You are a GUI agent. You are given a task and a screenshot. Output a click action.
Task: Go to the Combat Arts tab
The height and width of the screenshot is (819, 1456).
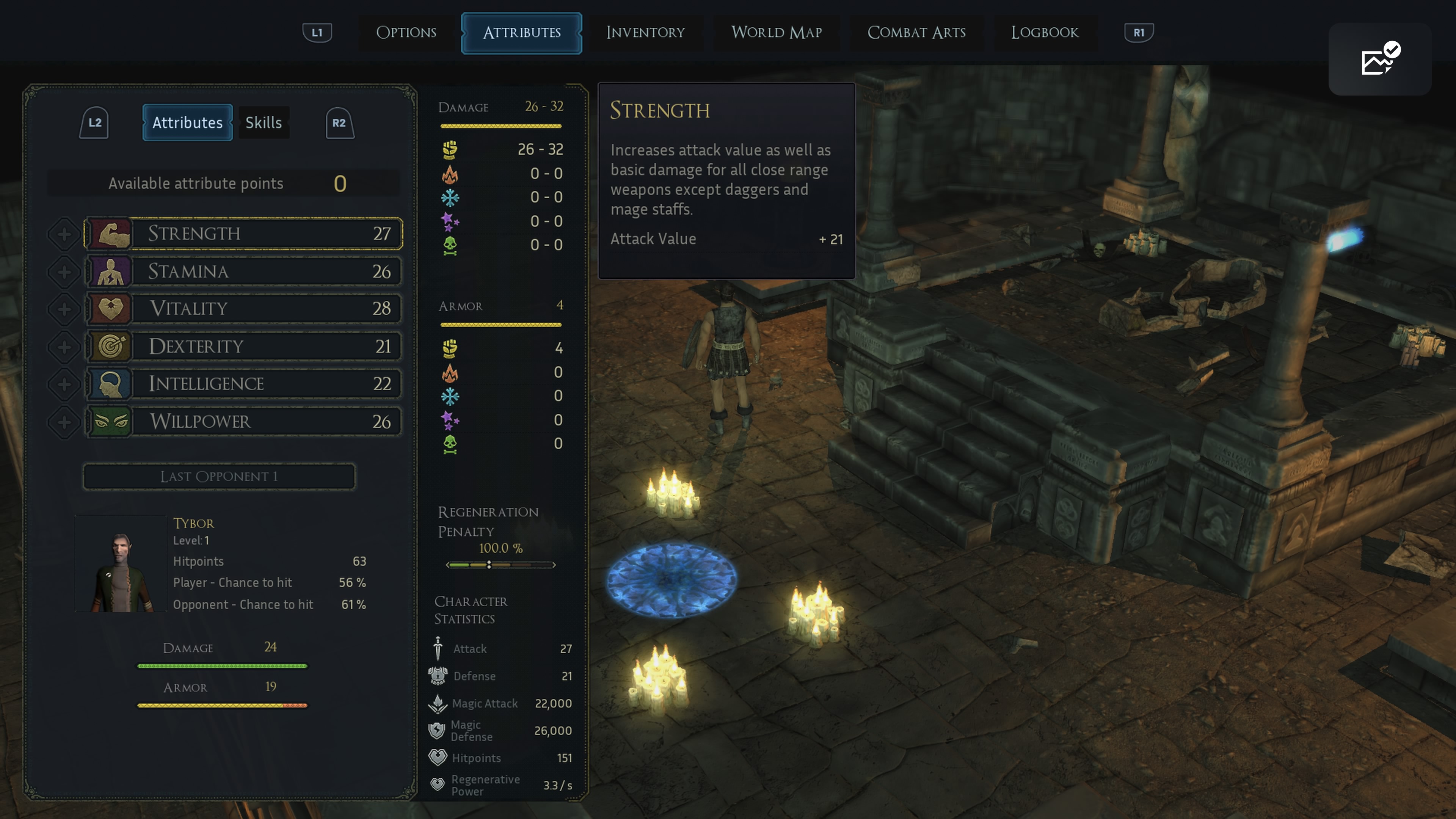916,33
